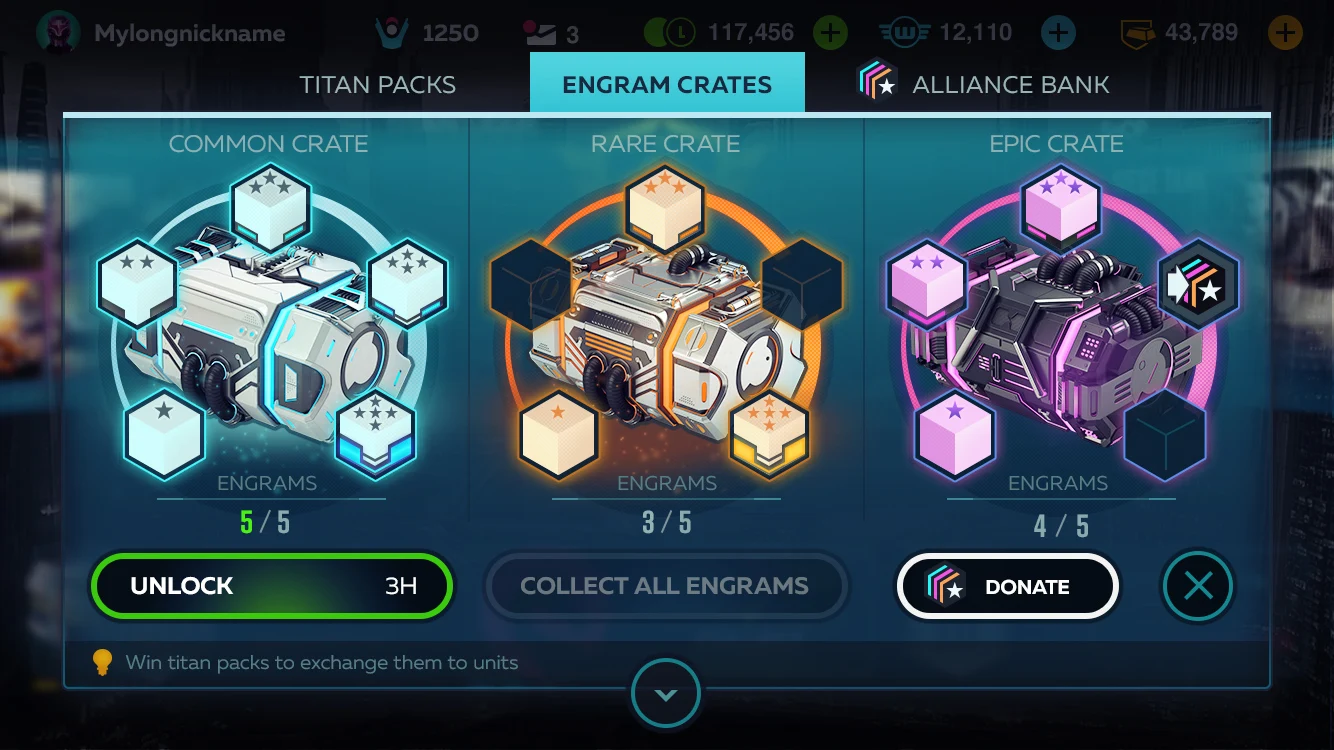Switch to the Titan Packs tab
The height and width of the screenshot is (750, 1334).
click(377, 84)
